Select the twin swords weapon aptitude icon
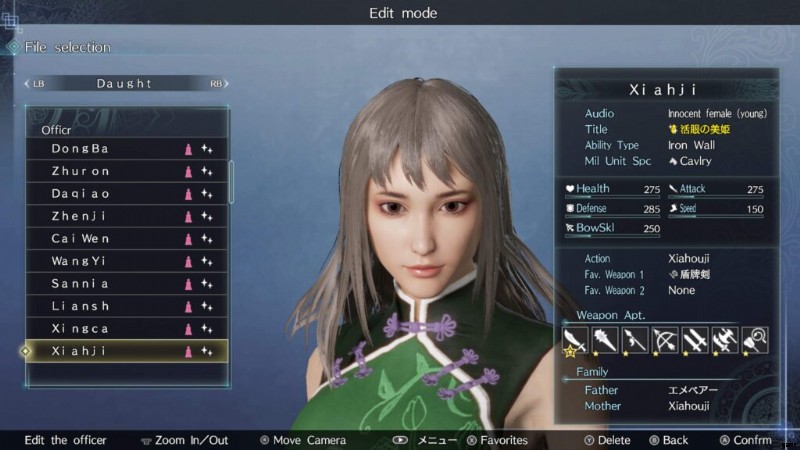800x450 pixels. [694, 340]
